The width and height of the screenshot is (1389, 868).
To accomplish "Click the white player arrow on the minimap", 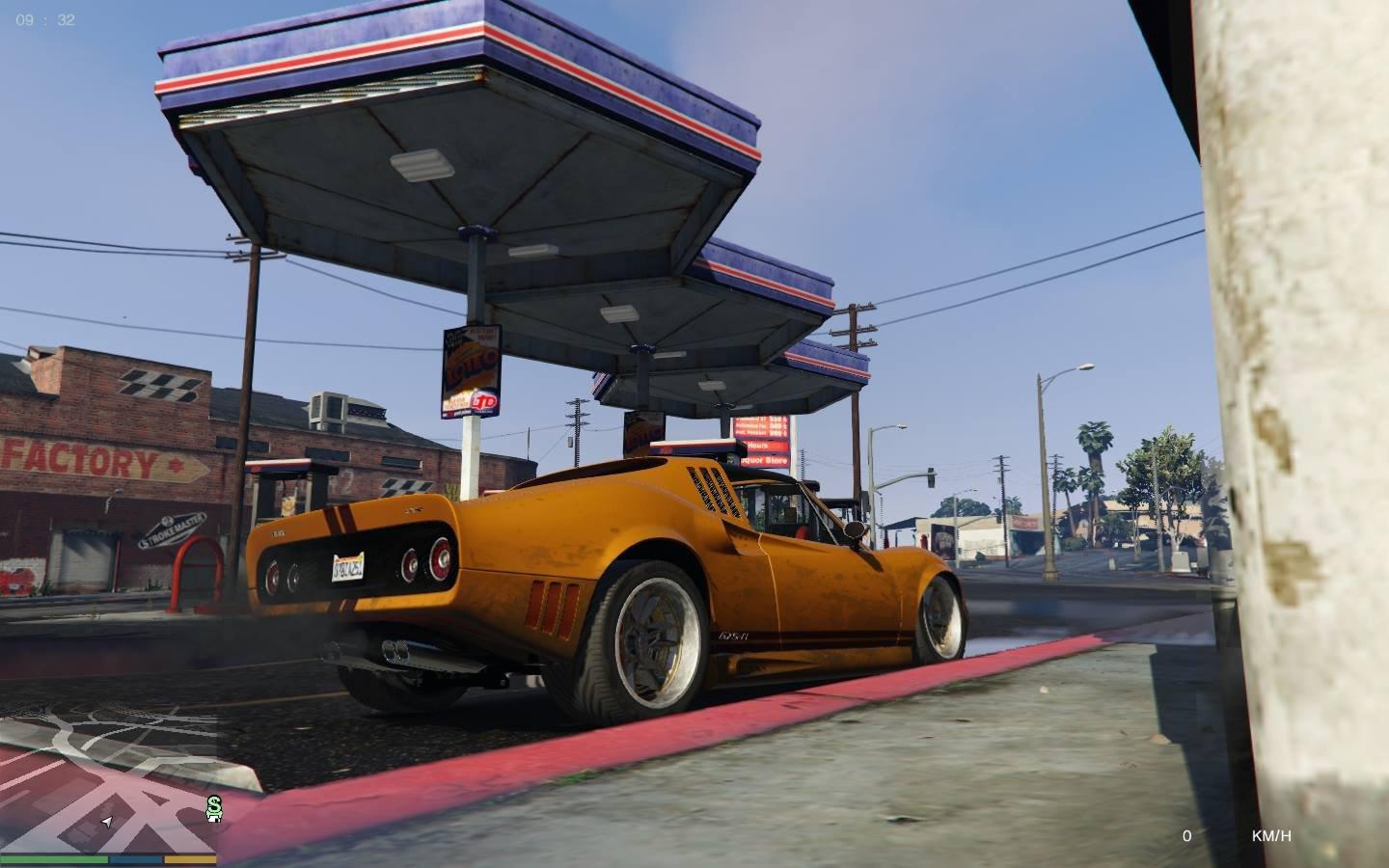I will (x=107, y=822).
